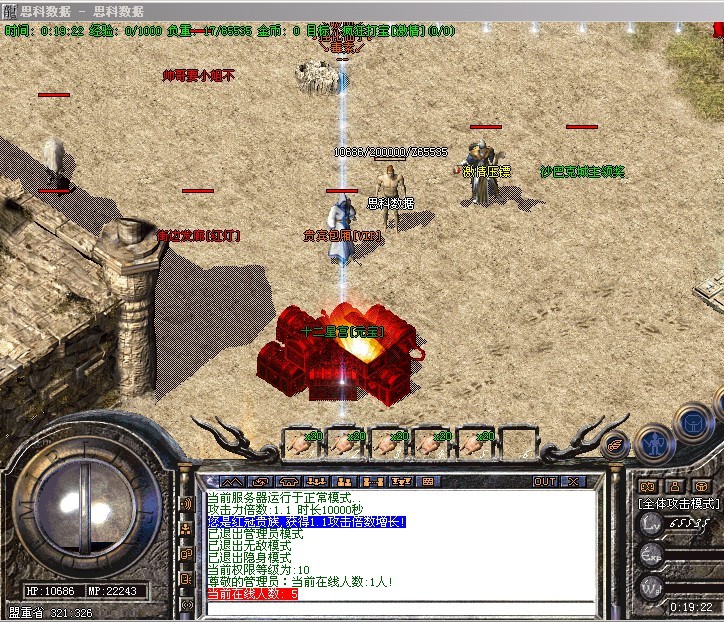This screenshot has width=724, height=622.
Task: Use the leftmost roast chicken belt slot
Action: click(x=301, y=440)
